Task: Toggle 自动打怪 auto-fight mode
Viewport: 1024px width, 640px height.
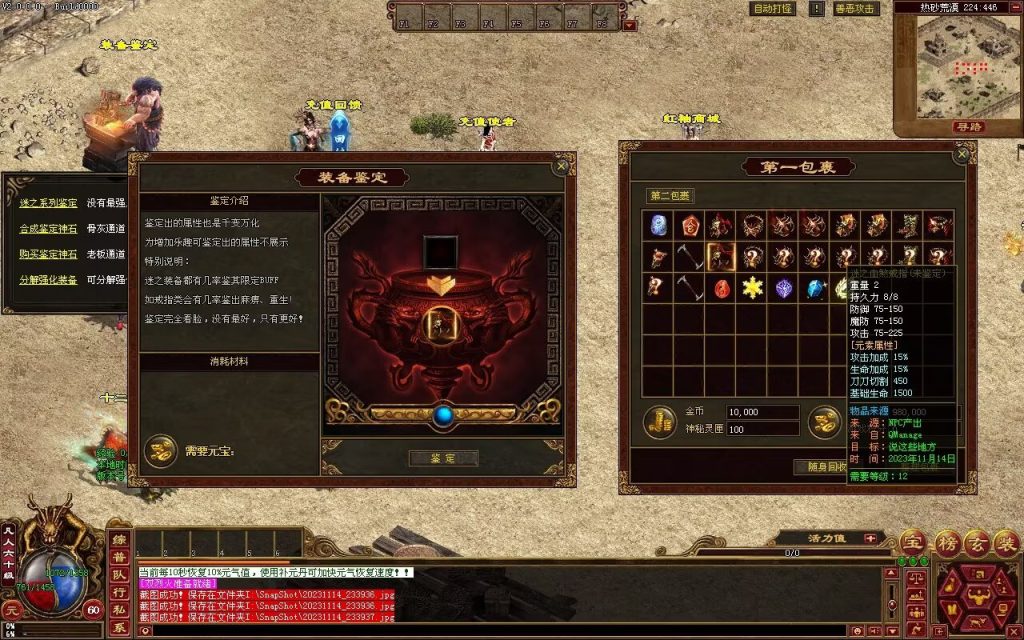Action: (773, 9)
